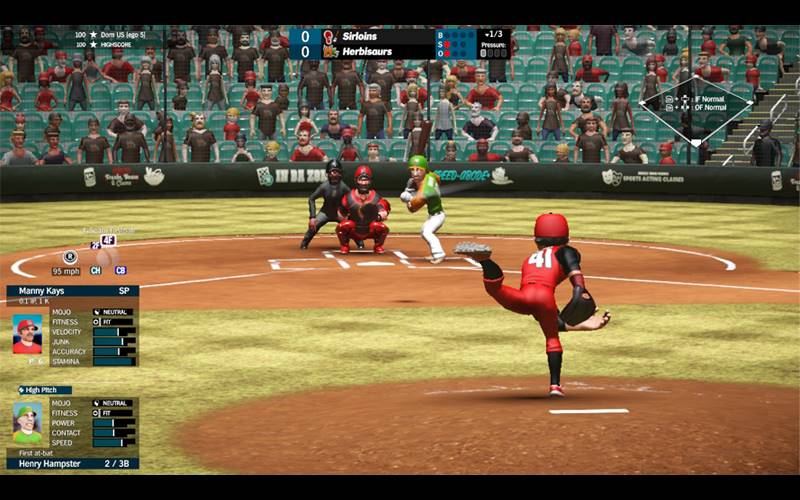This screenshot has width=800, height=500.
Task: Click Henry Hampster batter portrait
Action: click(x=27, y=424)
